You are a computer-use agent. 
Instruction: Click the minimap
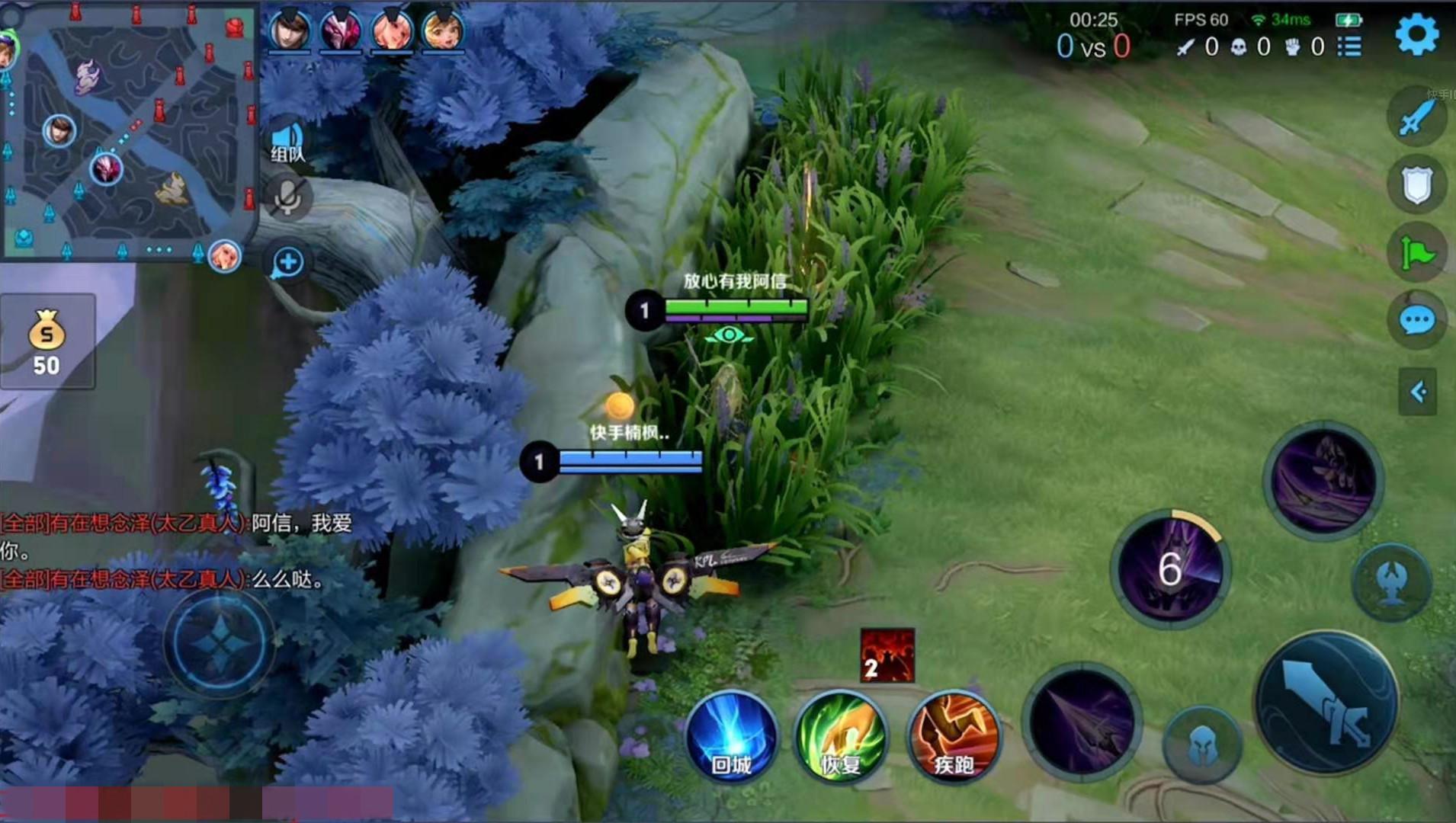pyautogui.click(x=128, y=131)
